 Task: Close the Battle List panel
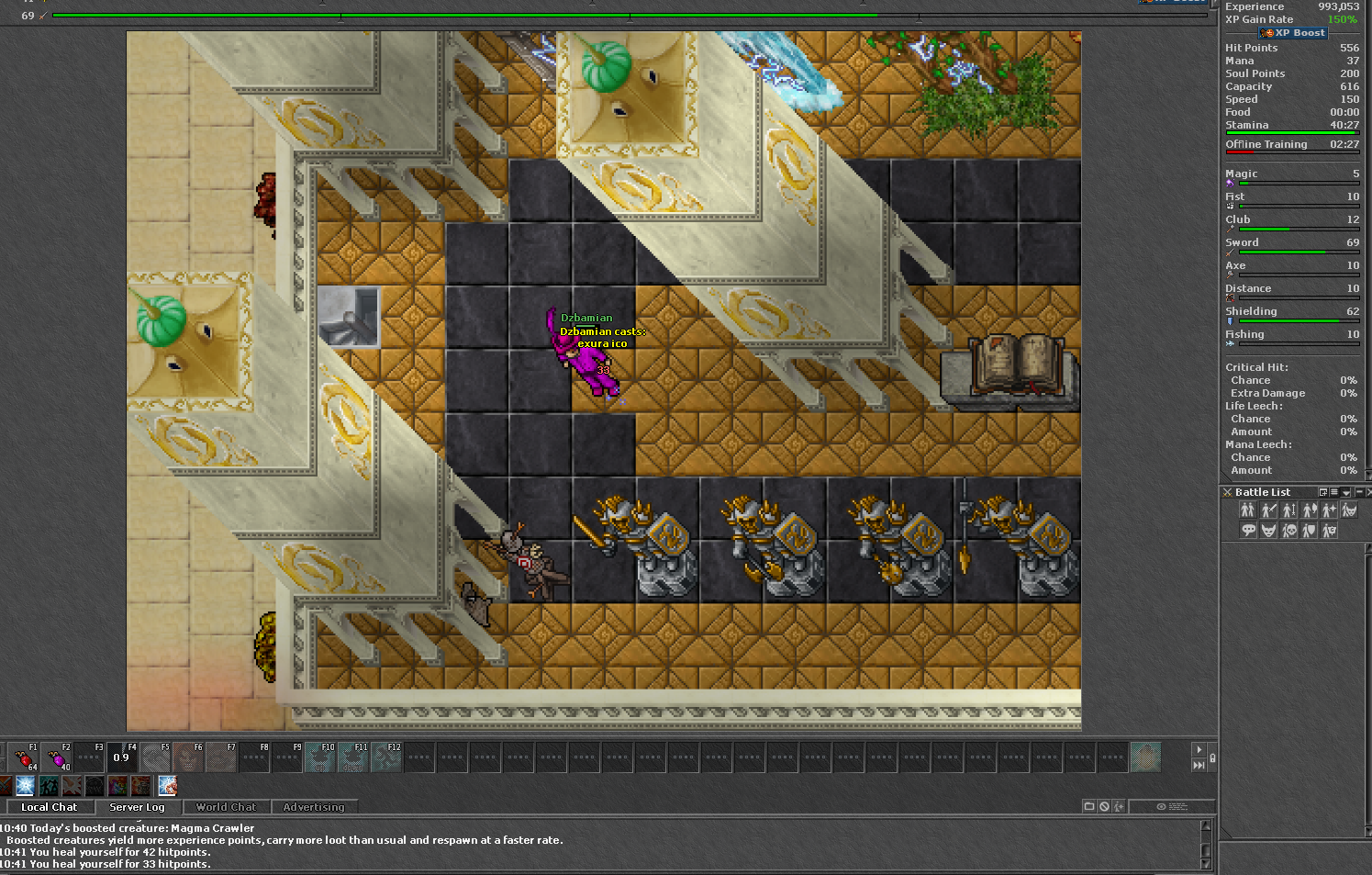pos(1368,492)
